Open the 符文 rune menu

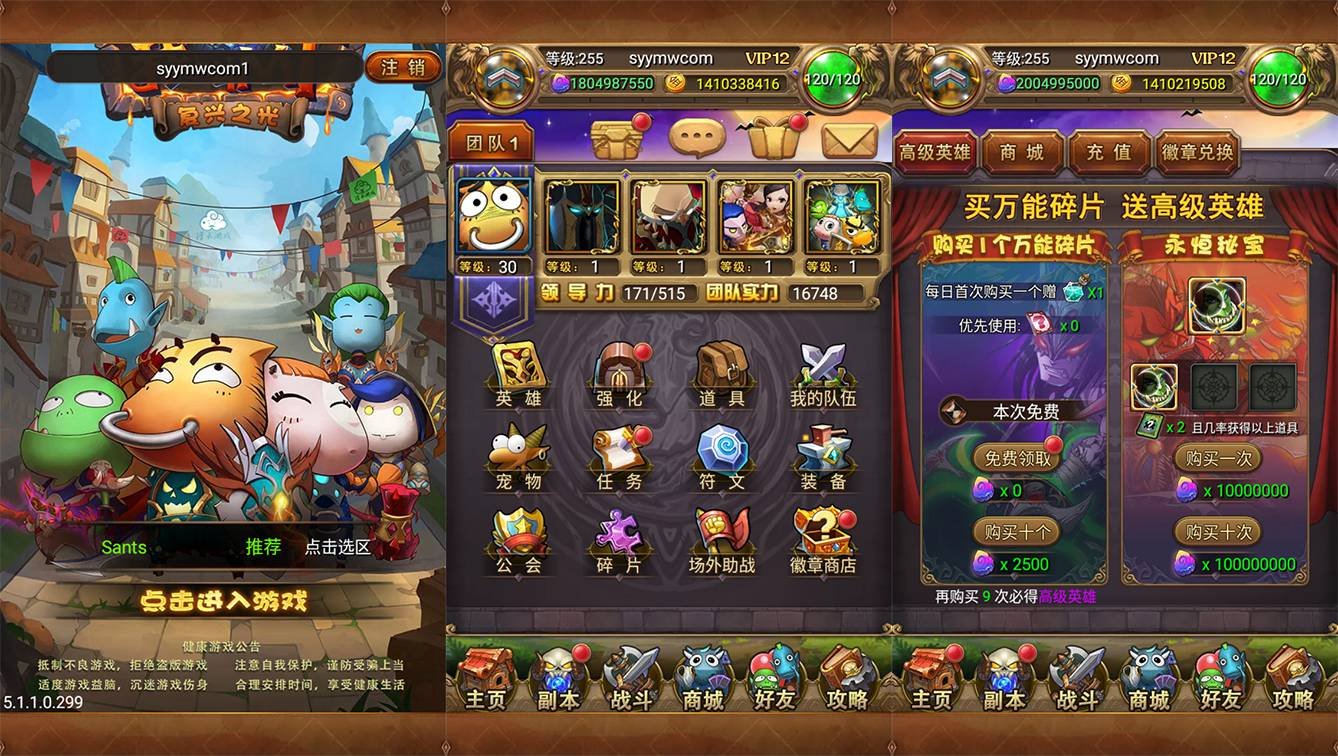[722, 458]
